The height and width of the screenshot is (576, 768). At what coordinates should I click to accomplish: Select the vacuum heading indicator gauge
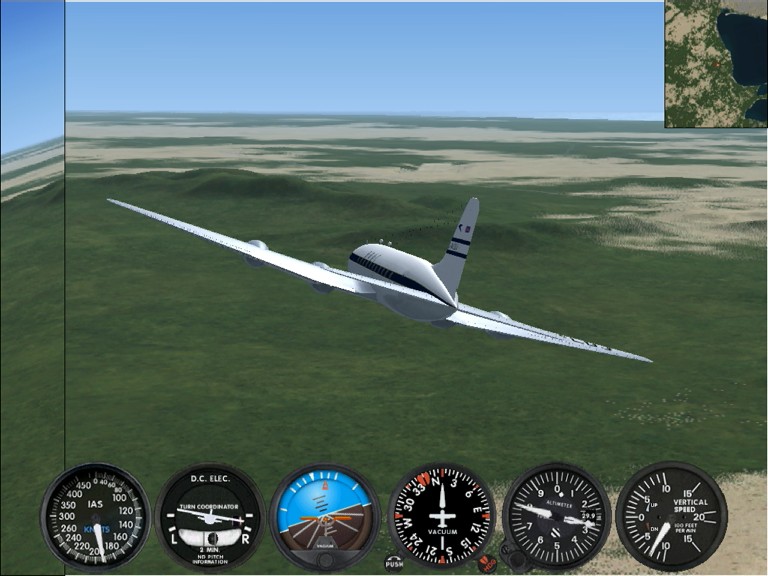441,516
